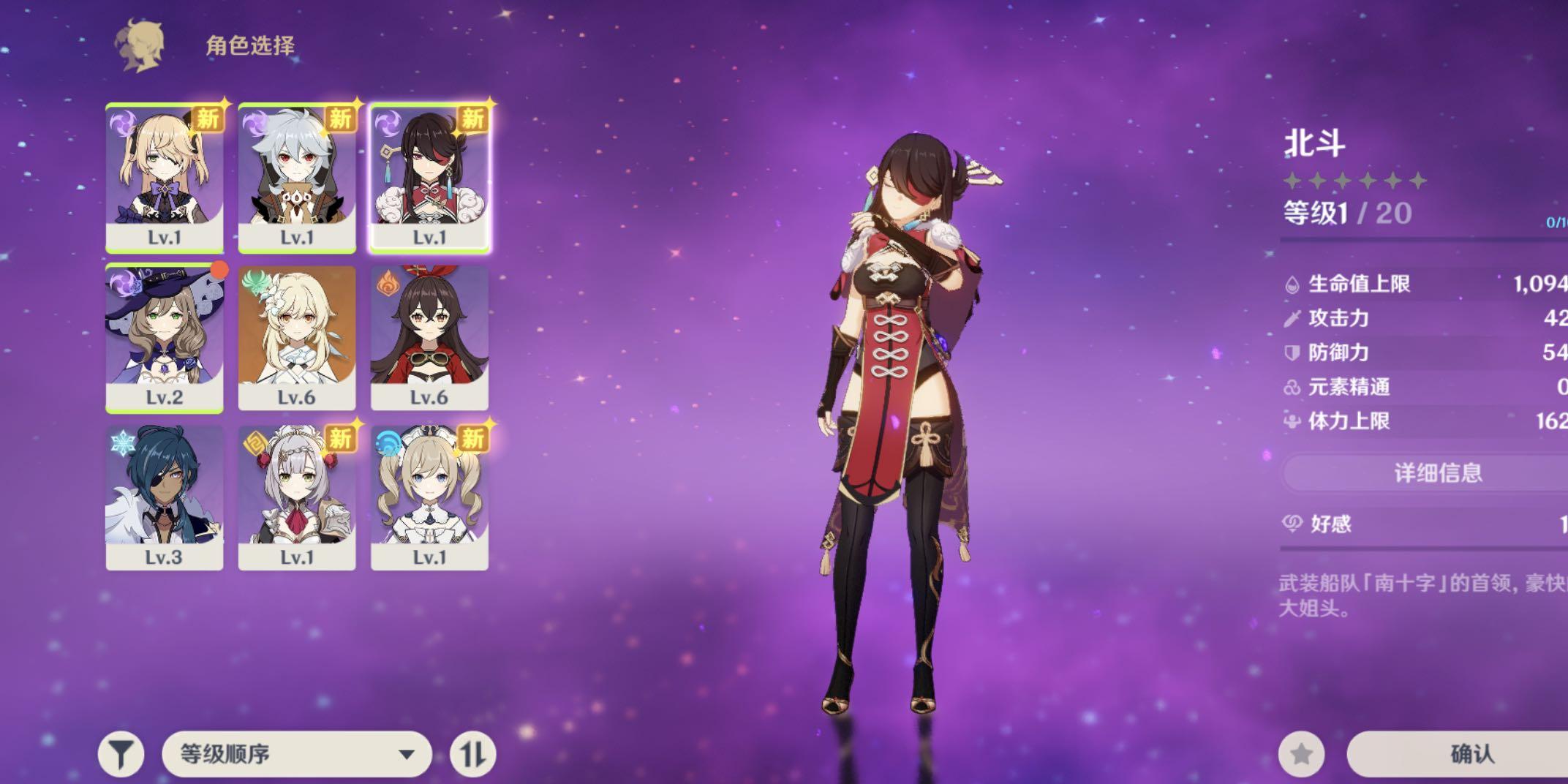Image resolution: width=1568 pixels, height=784 pixels.
Task: Toggle ascending/descending sort order arrows
Action: point(472,754)
